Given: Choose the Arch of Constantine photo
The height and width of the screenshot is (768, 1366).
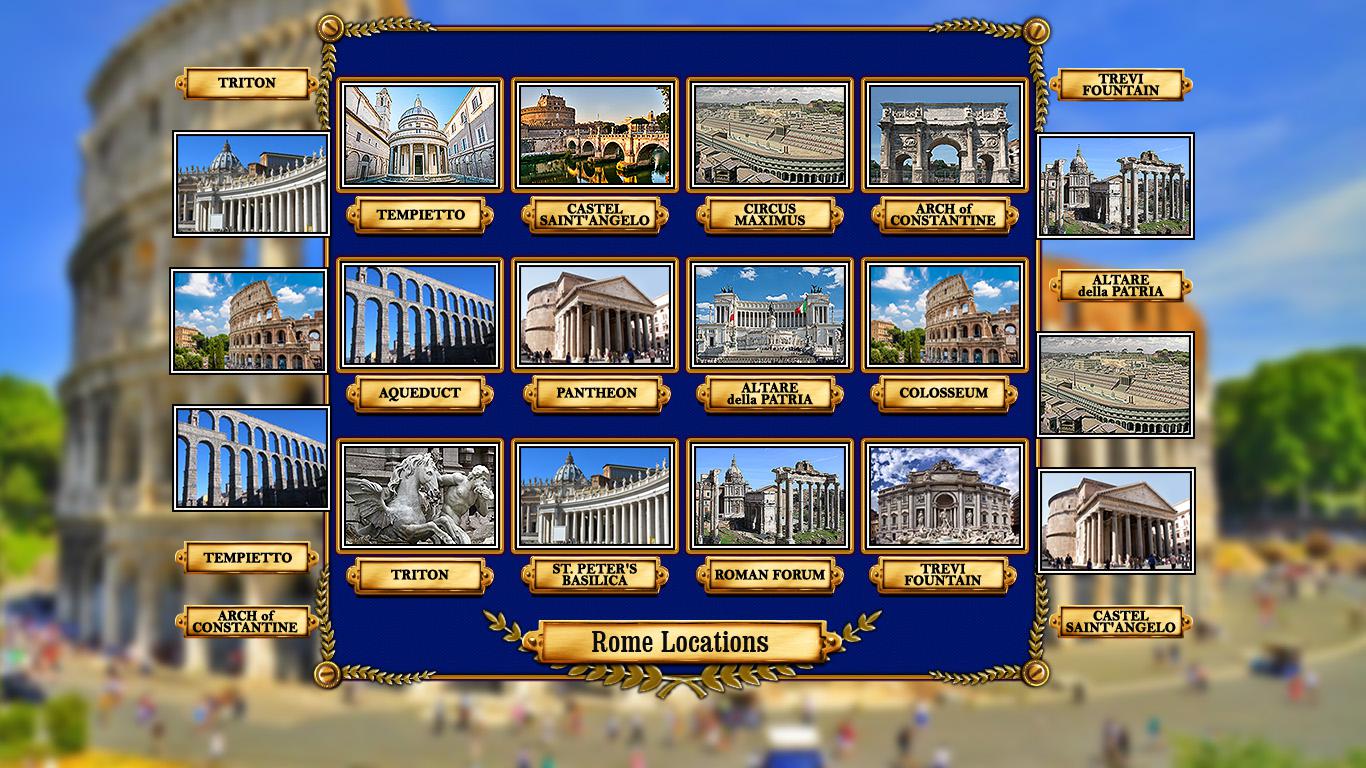Looking at the screenshot, I should pos(944,135).
